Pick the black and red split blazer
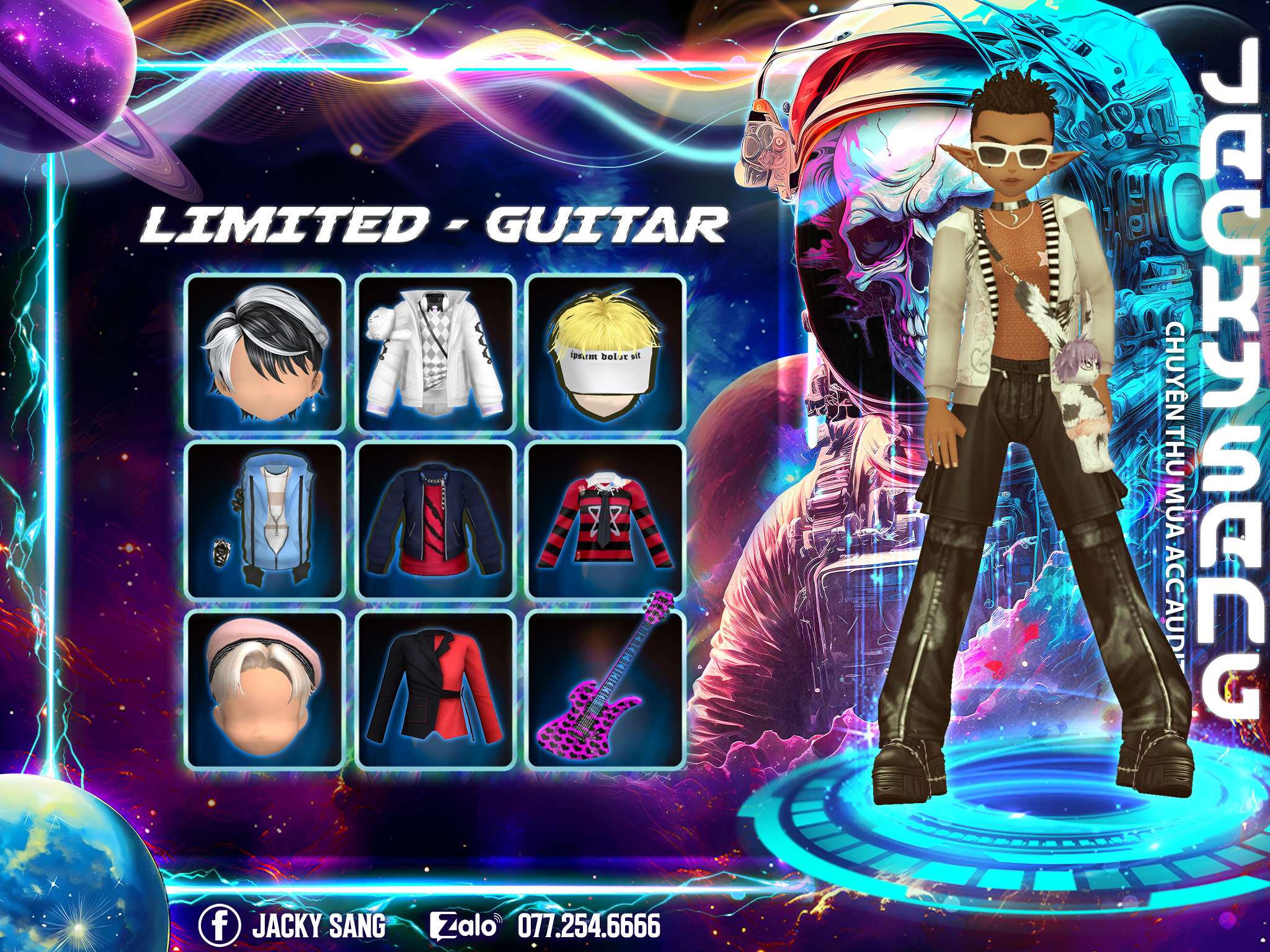This screenshot has height=952, width=1270. pos(437,689)
